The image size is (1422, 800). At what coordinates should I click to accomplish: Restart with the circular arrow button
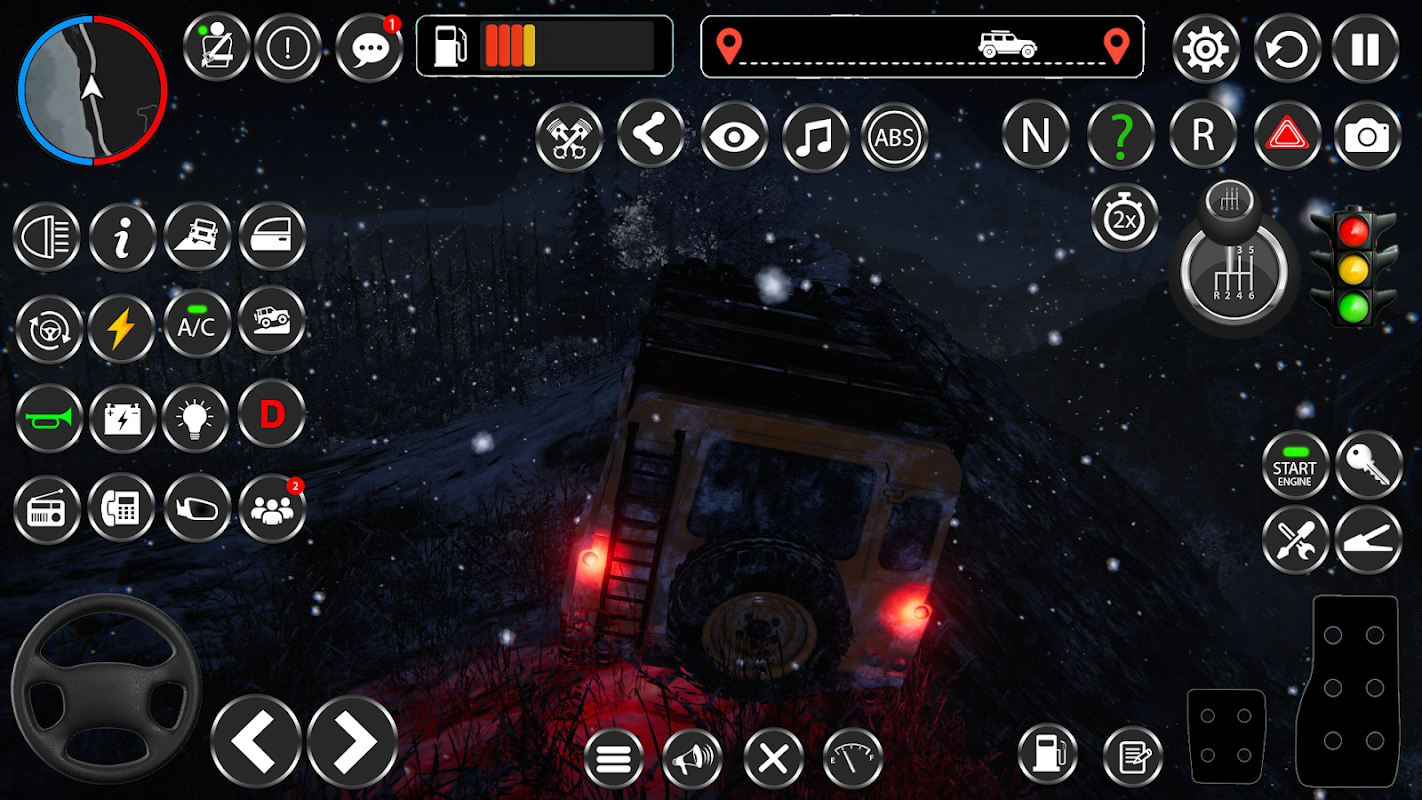1287,48
